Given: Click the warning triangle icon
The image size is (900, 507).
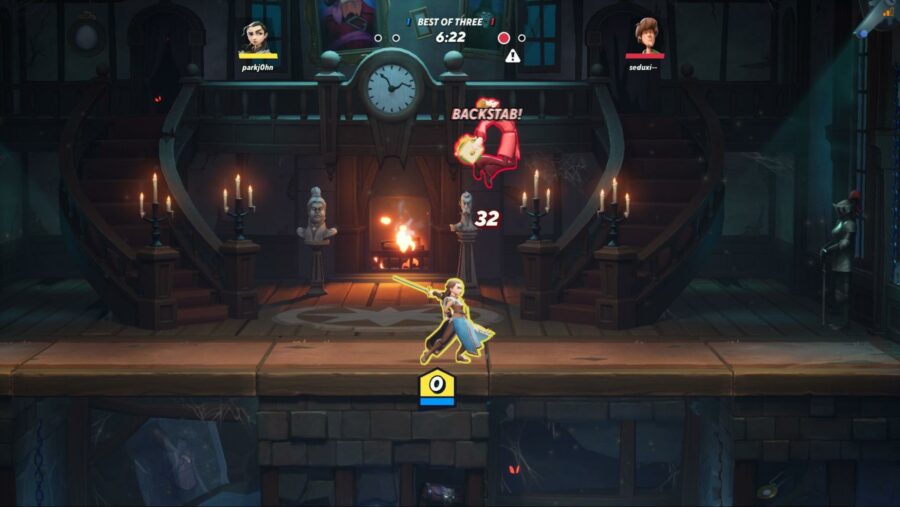Looking at the screenshot, I should tap(513, 56).
